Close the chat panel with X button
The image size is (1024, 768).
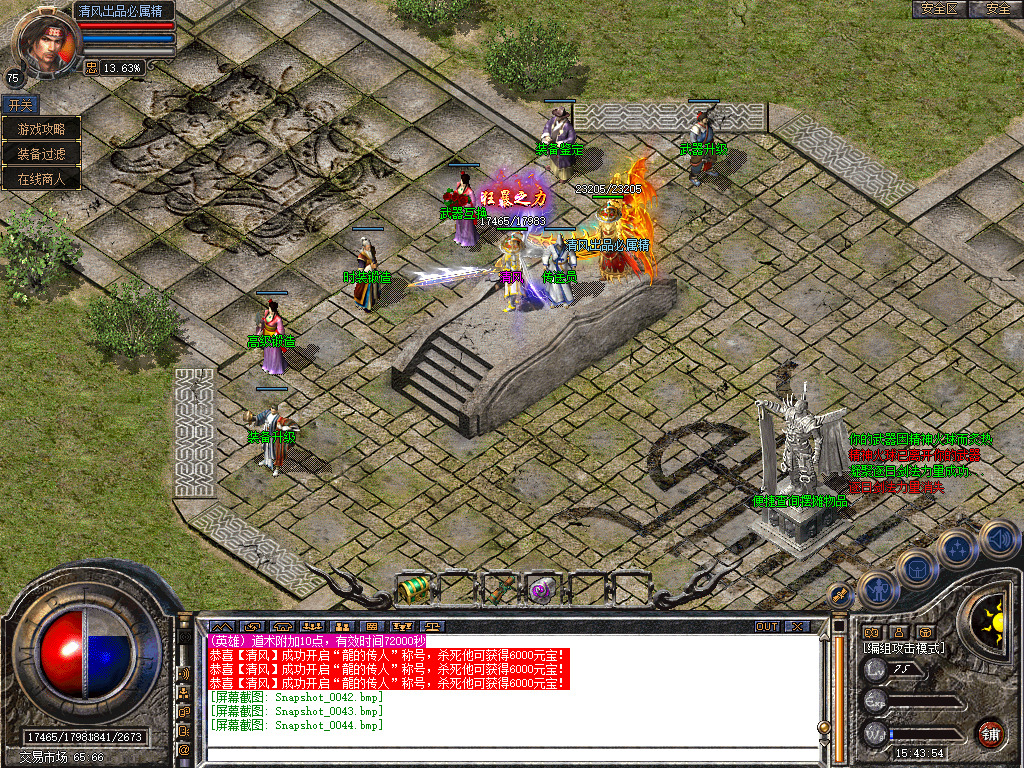[x=797, y=626]
